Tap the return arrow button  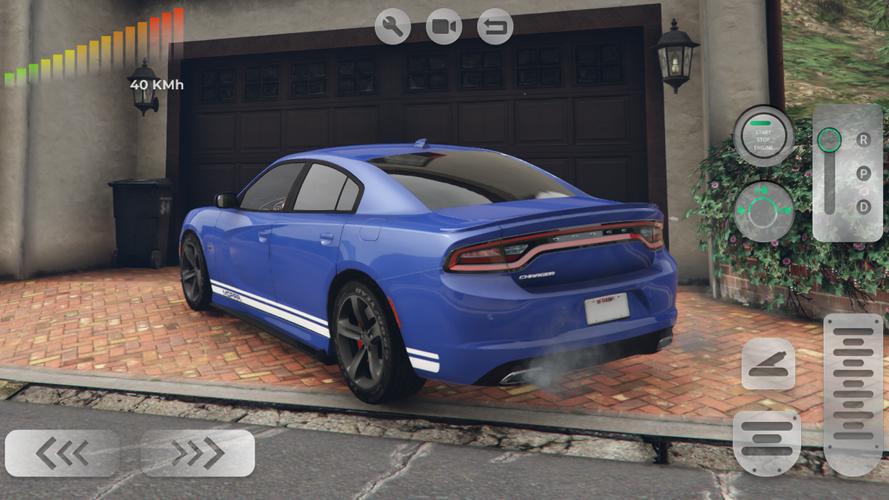(x=495, y=26)
